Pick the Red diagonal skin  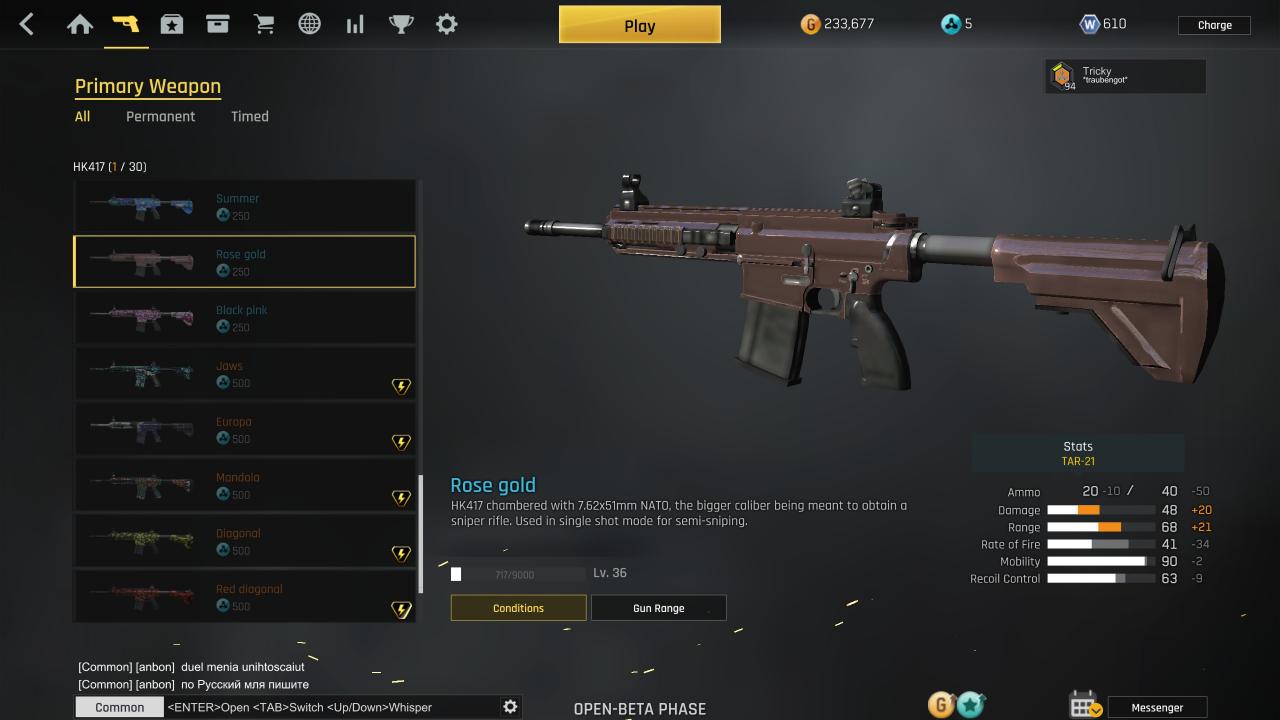click(x=244, y=597)
